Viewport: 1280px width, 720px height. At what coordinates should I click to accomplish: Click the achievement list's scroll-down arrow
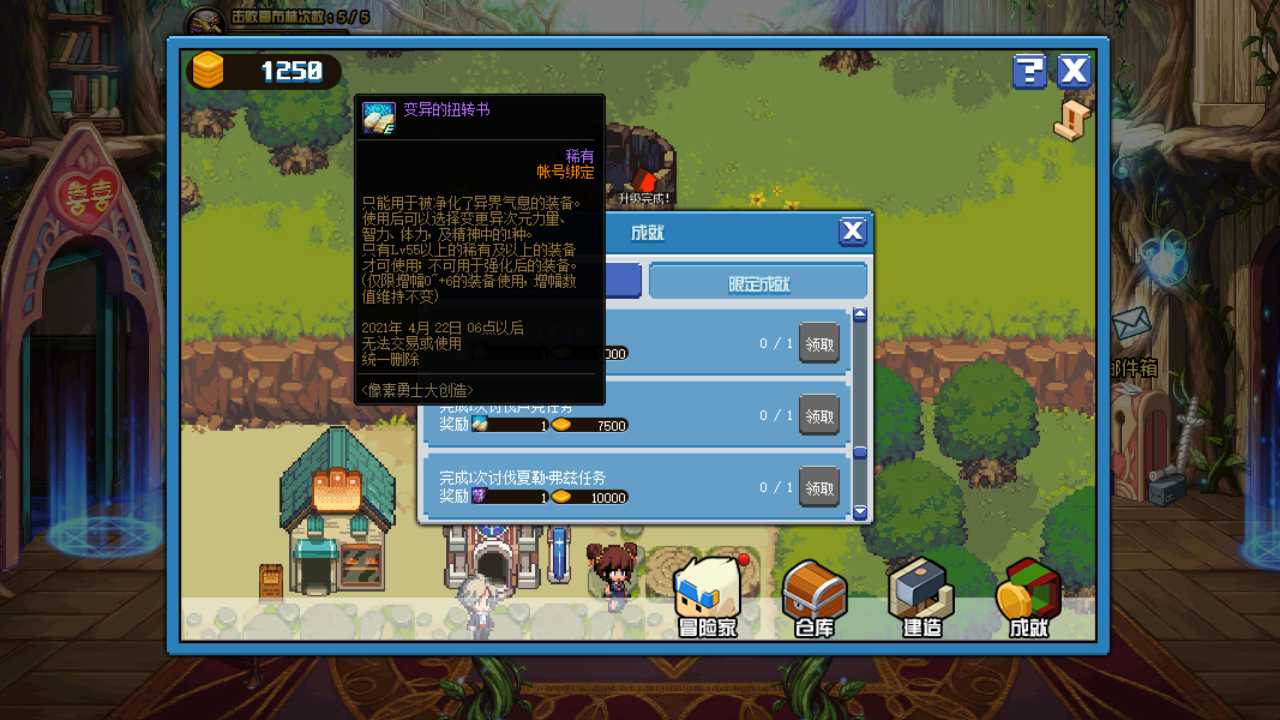pos(860,512)
